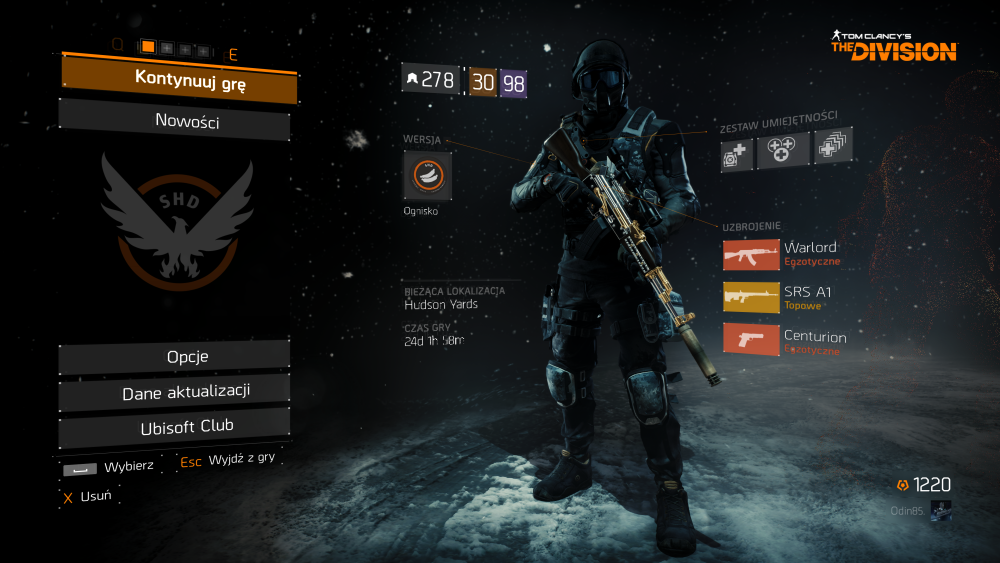1000x563 pixels.
Task: Open the Opcje settings menu
Action: 175,357
